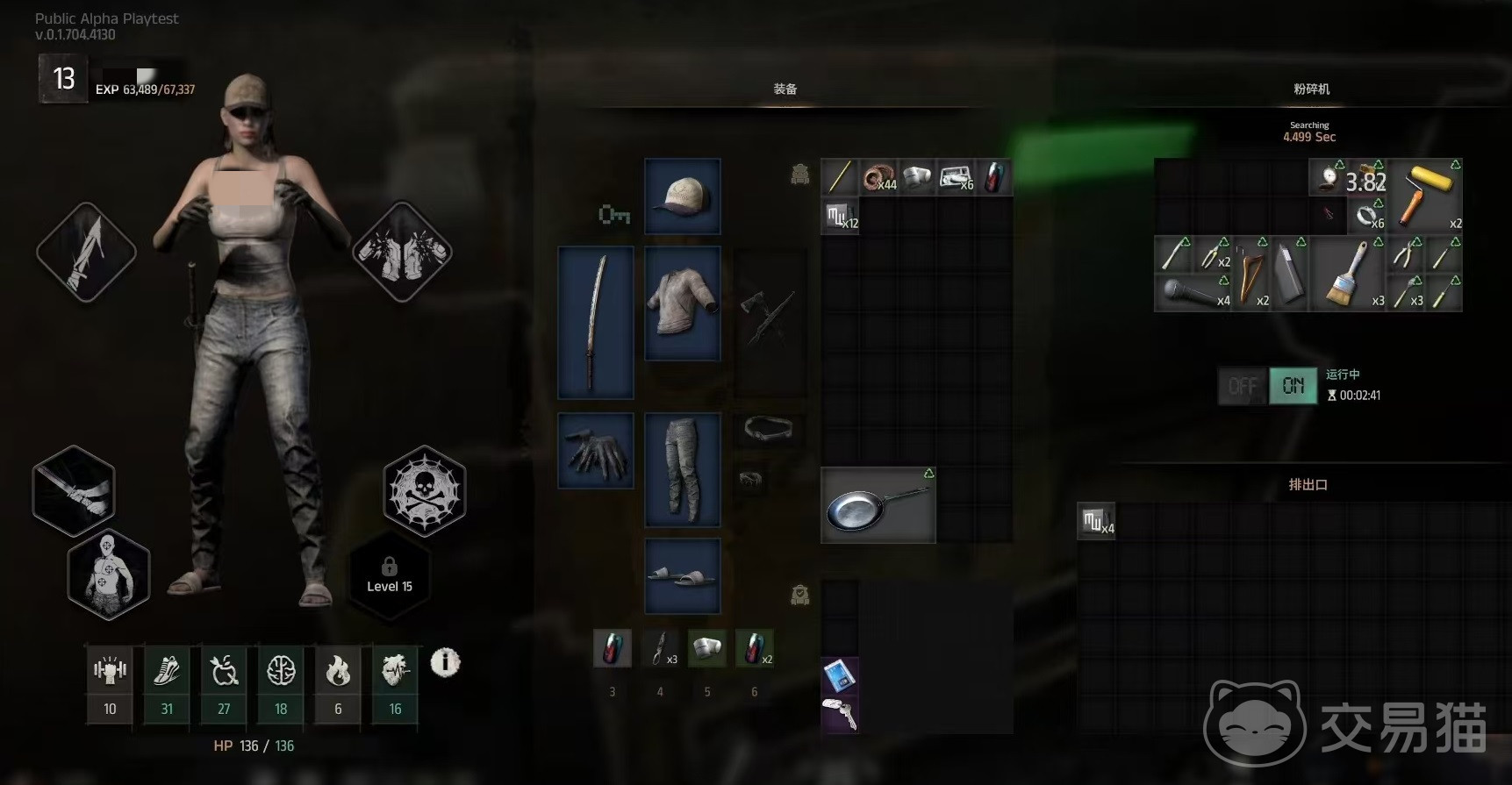Open the info button beside stats
Image resolution: width=1512 pixels, height=785 pixels.
445,662
